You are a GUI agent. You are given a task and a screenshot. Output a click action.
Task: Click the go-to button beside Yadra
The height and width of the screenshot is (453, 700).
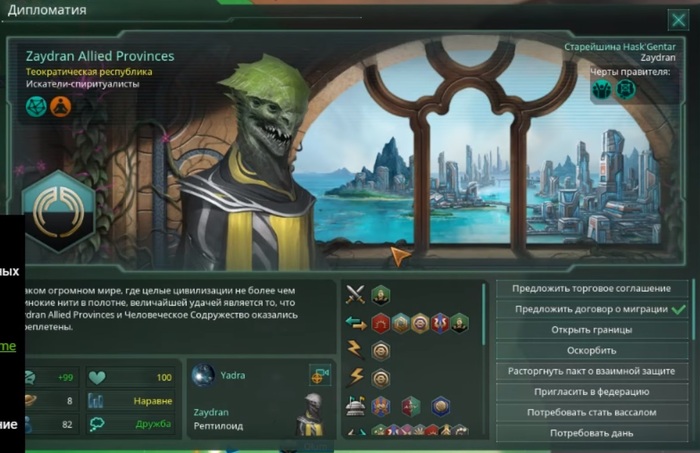pos(320,376)
